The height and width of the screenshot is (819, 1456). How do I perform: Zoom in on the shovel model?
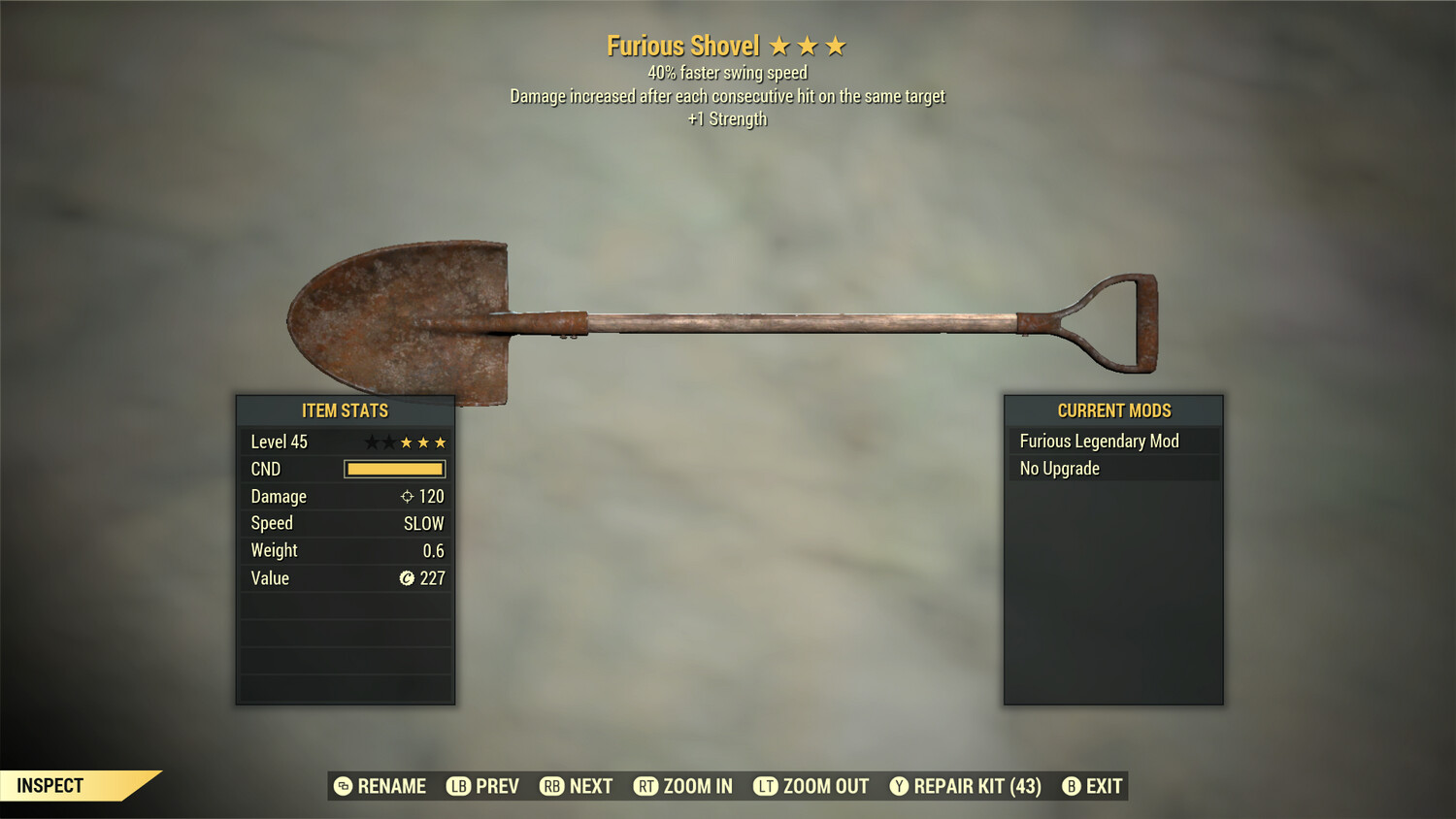tap(683, 786)
